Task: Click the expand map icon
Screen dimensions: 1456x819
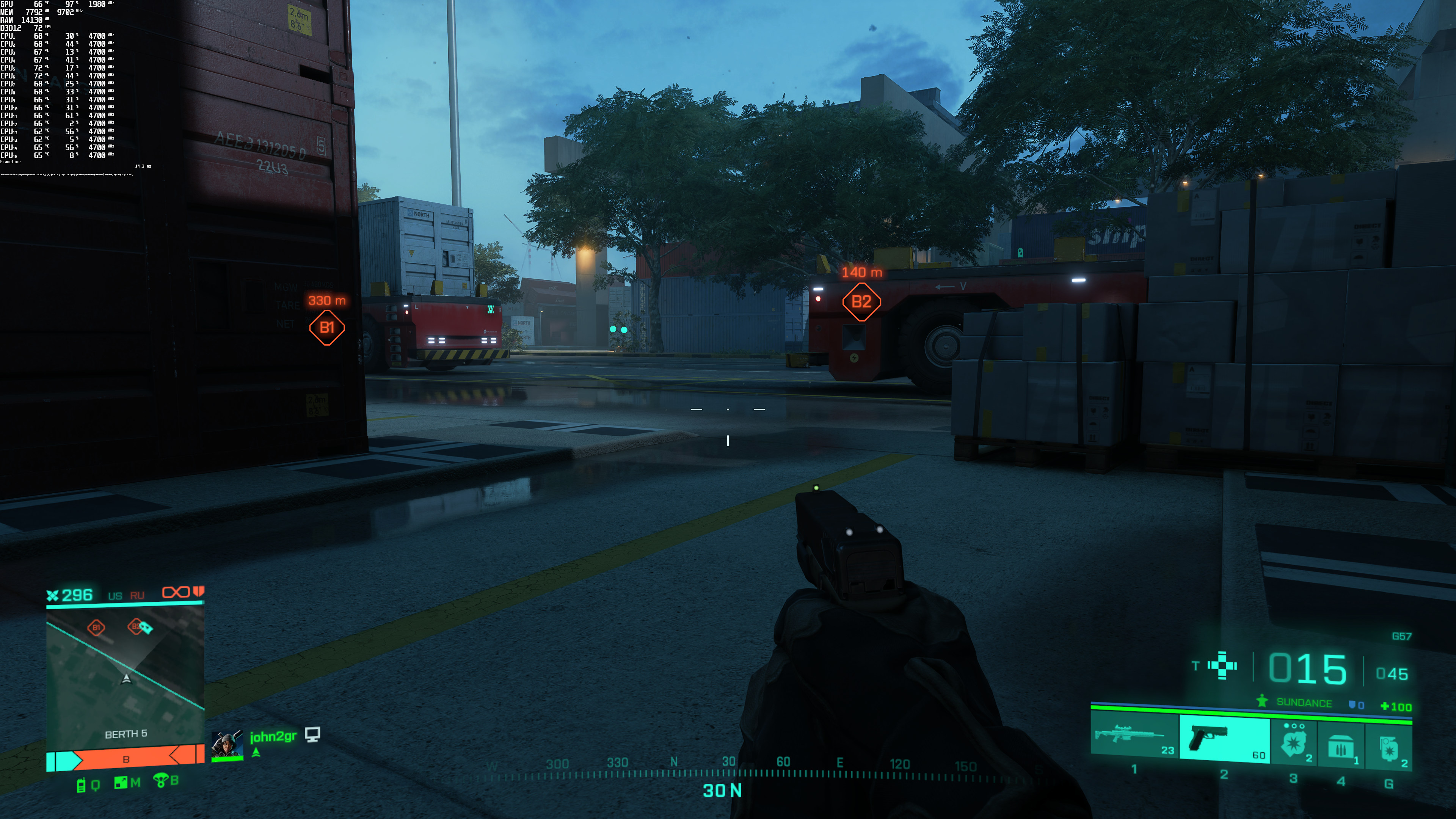Action: tap(121, 783)
